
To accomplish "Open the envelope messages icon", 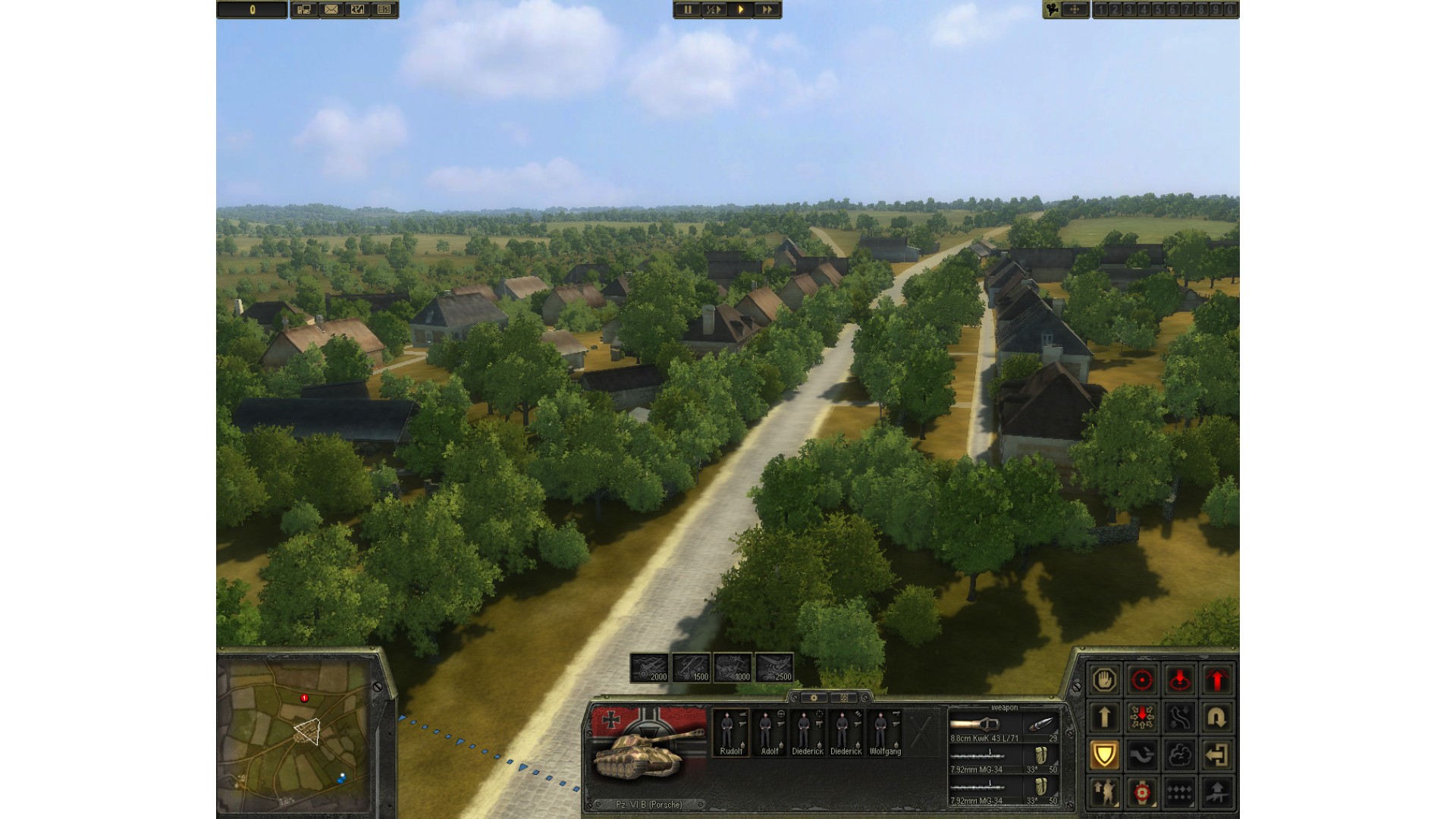I will pos(331,10).
